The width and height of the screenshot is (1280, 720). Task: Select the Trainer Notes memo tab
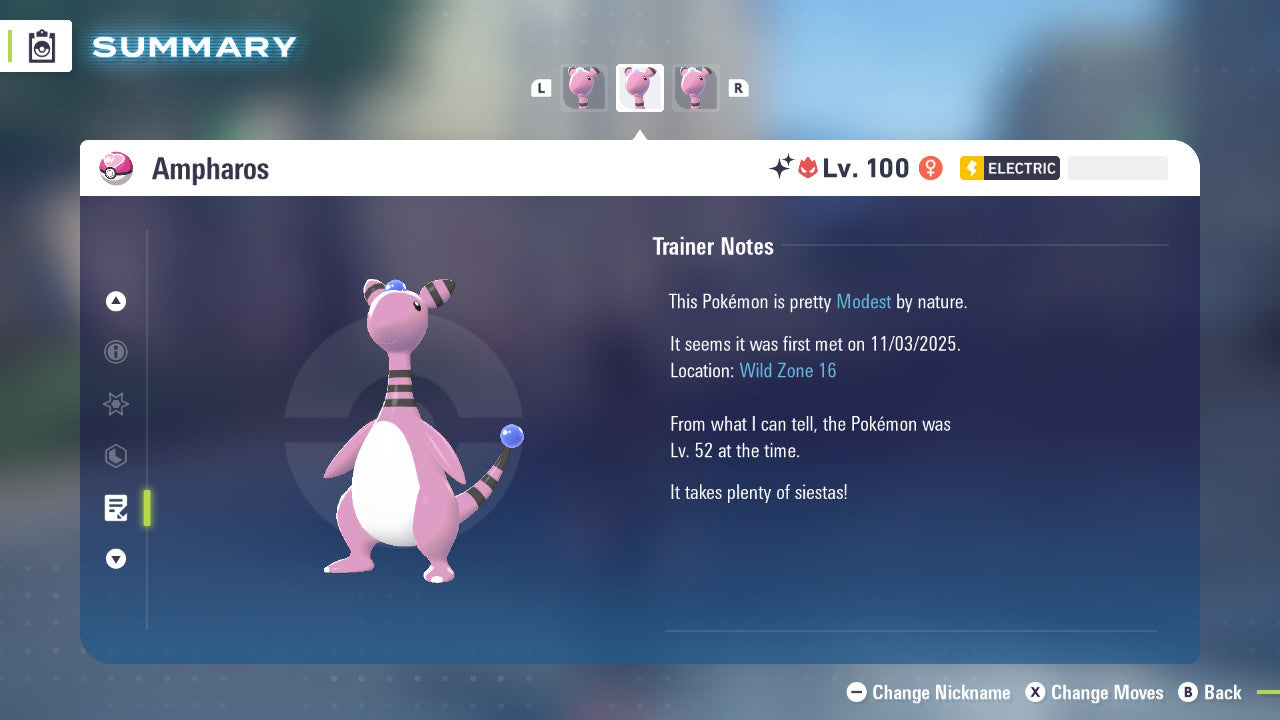click(x=116, y=508)
